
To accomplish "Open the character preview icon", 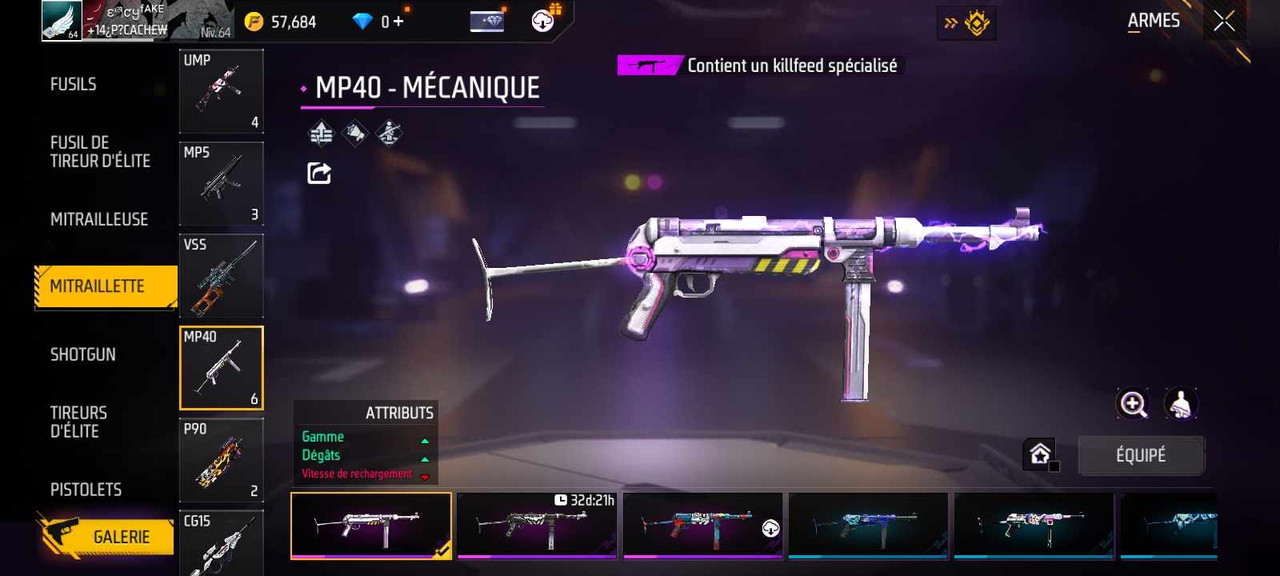I will point(1181,404).
